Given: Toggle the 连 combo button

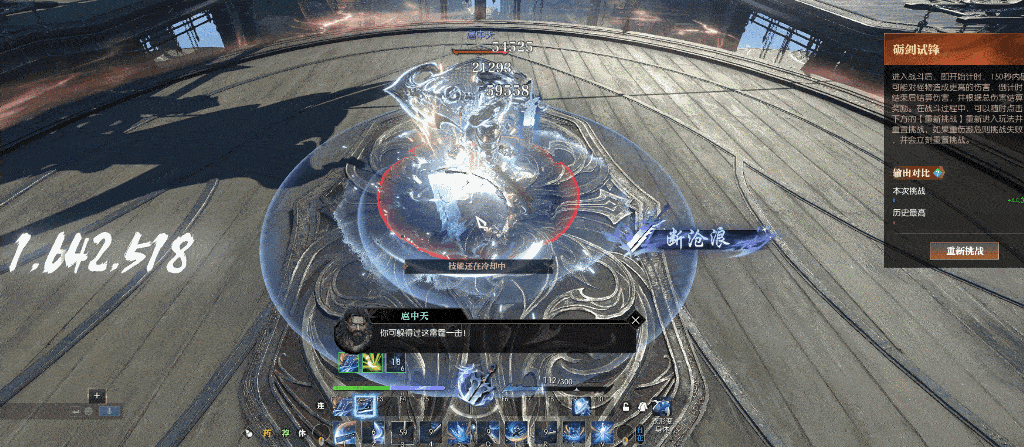Looking at the screenshot, I should (x=322, y=406).
